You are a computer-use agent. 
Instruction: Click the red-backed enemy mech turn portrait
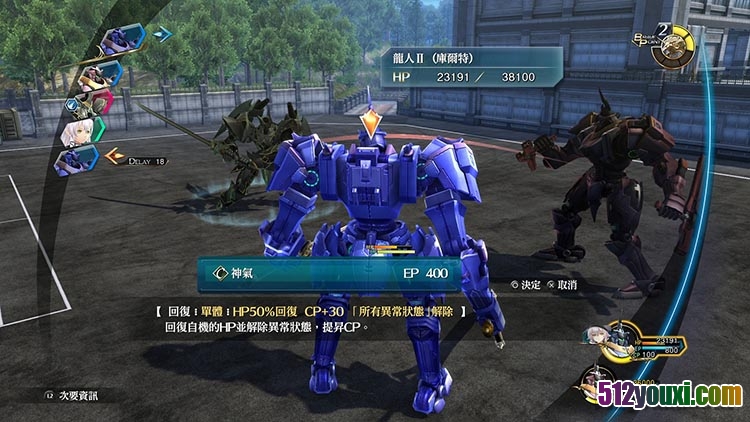click(96, 102)
